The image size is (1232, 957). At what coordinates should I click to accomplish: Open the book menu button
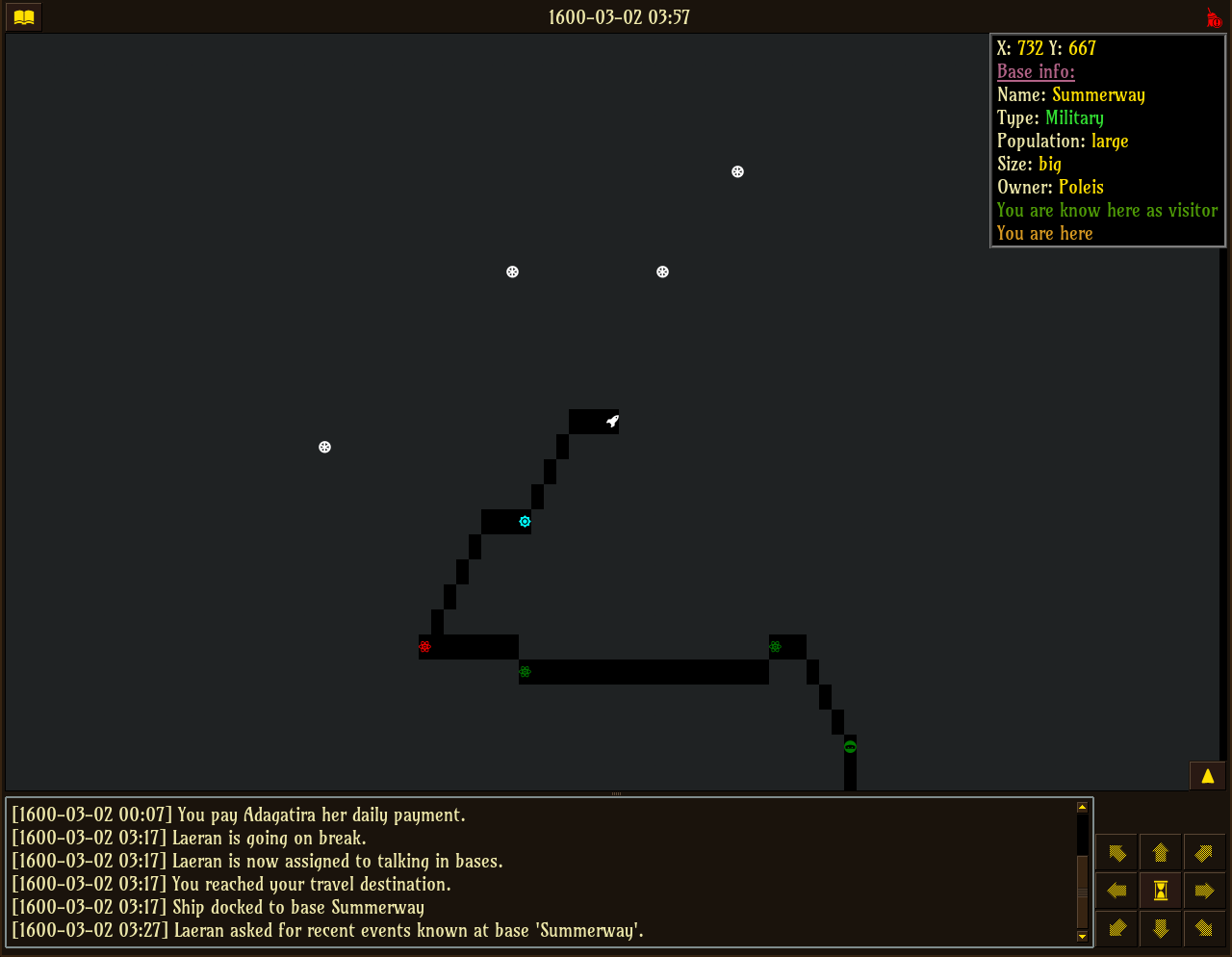pyautogui.click(x=24, y=17)
